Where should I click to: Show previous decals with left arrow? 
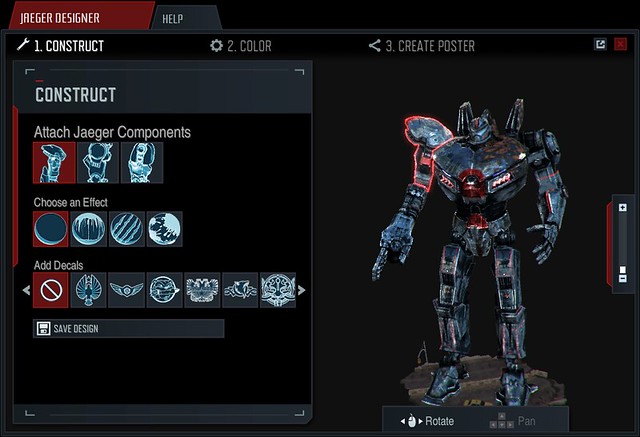[x=25, y=291]
